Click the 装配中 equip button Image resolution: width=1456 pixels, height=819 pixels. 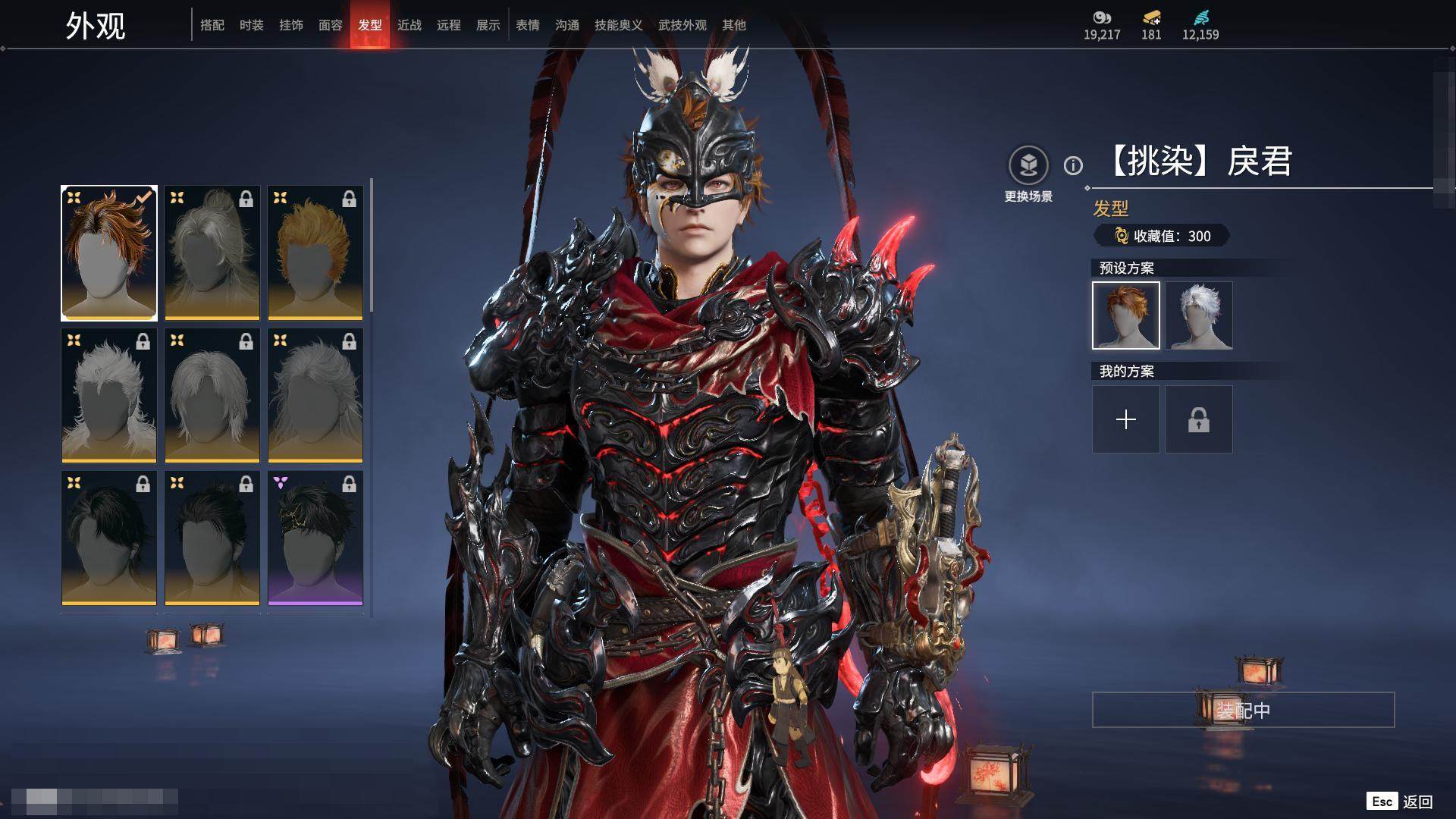click(1243, 710)
